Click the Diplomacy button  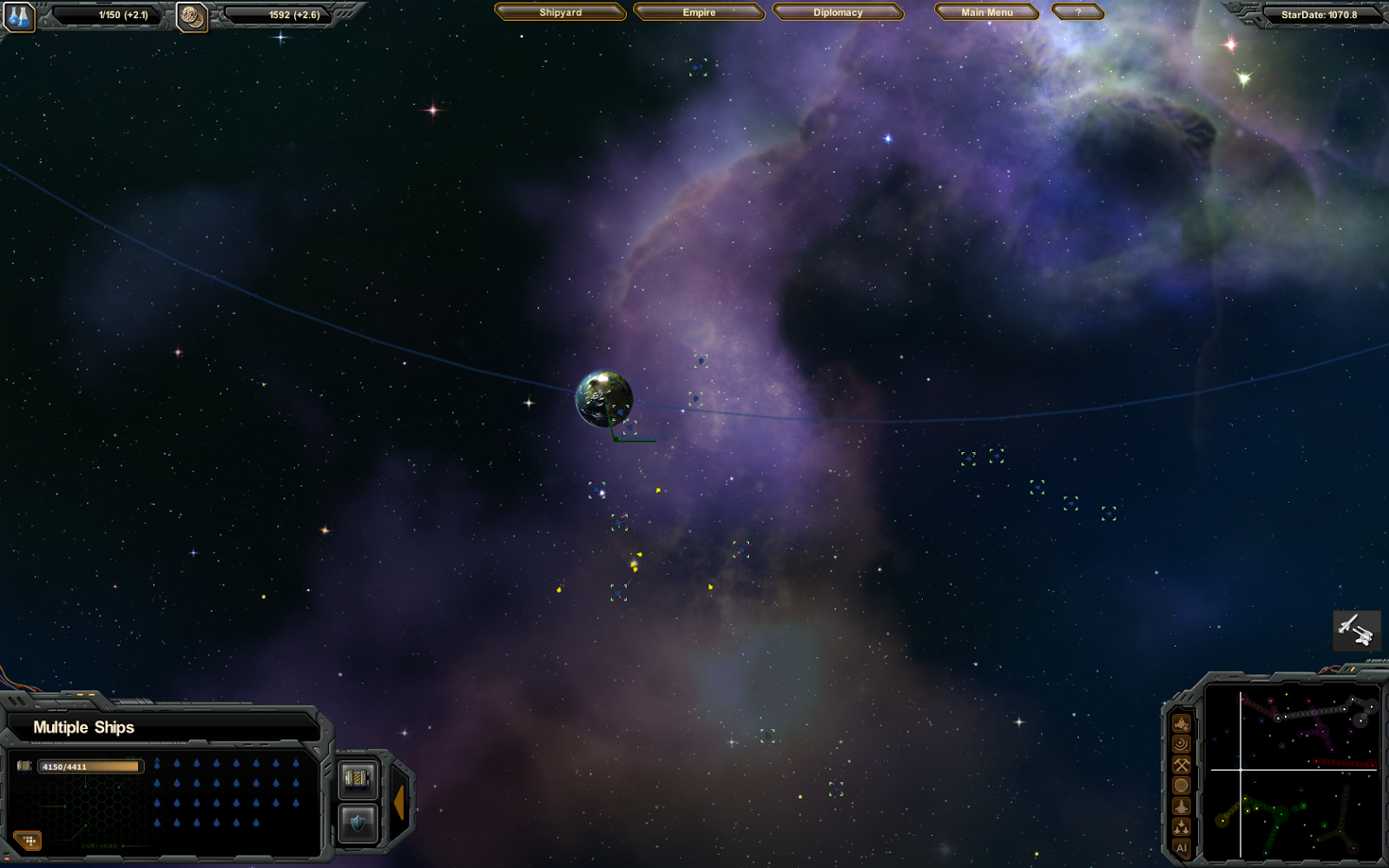838,12
